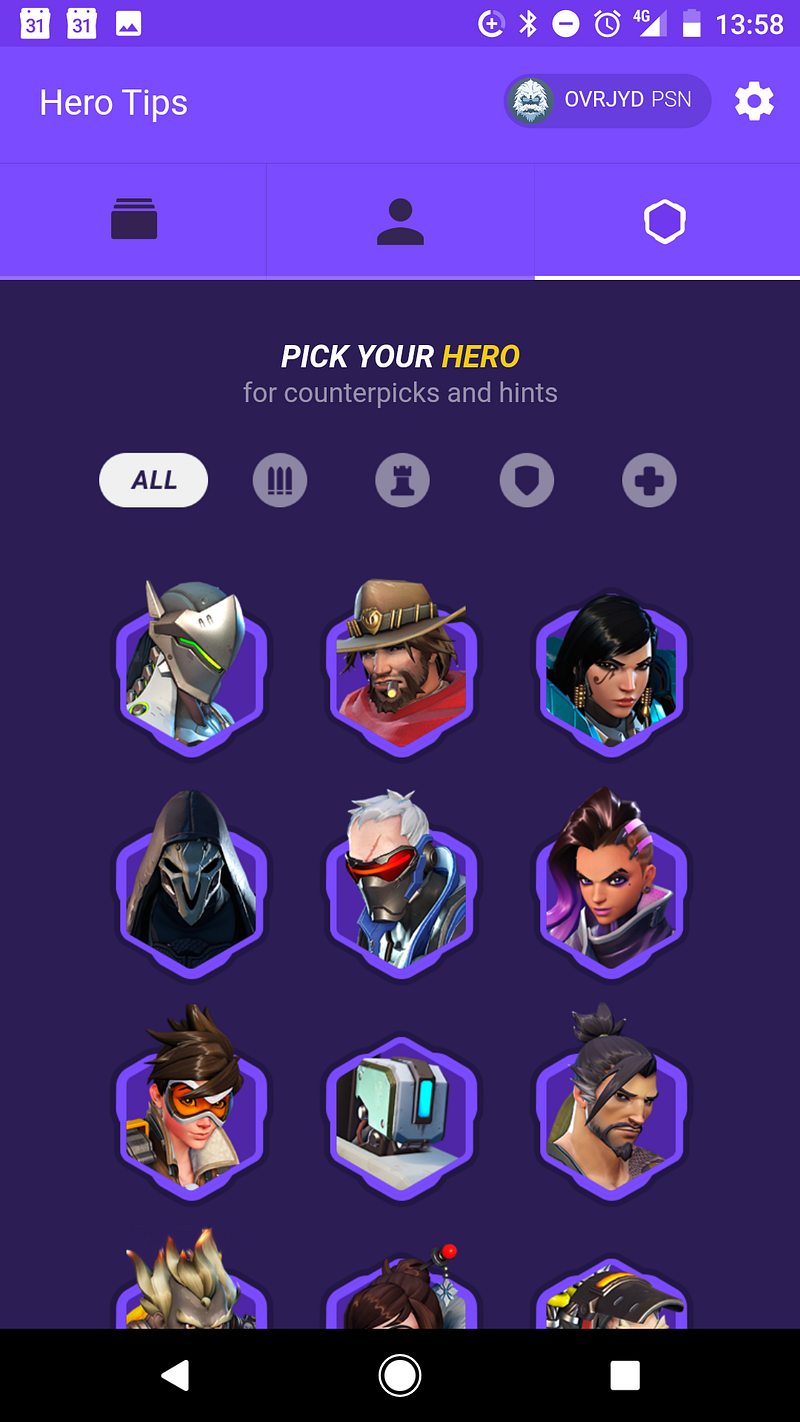Pick Genji hero portrait

pos(190,667)
